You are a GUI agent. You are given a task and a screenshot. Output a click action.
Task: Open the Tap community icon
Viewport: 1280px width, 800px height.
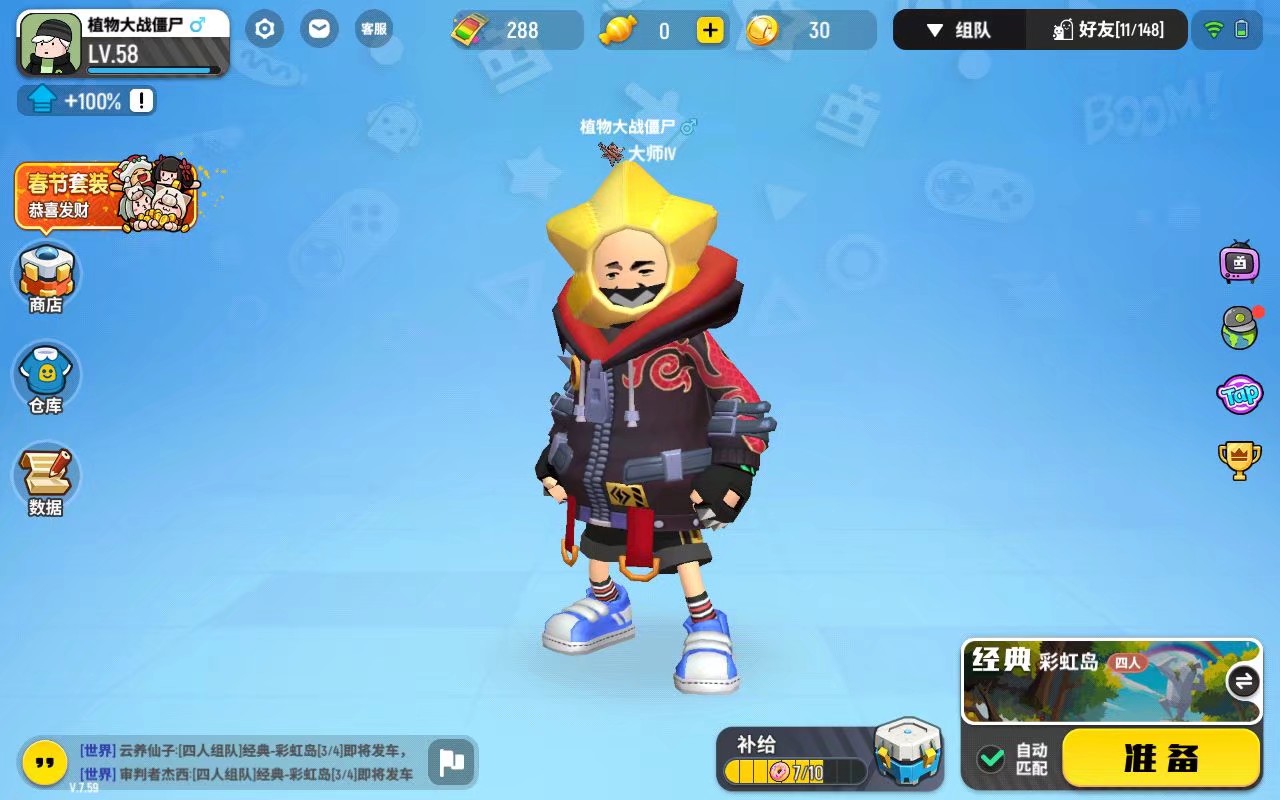(1240, 394)
